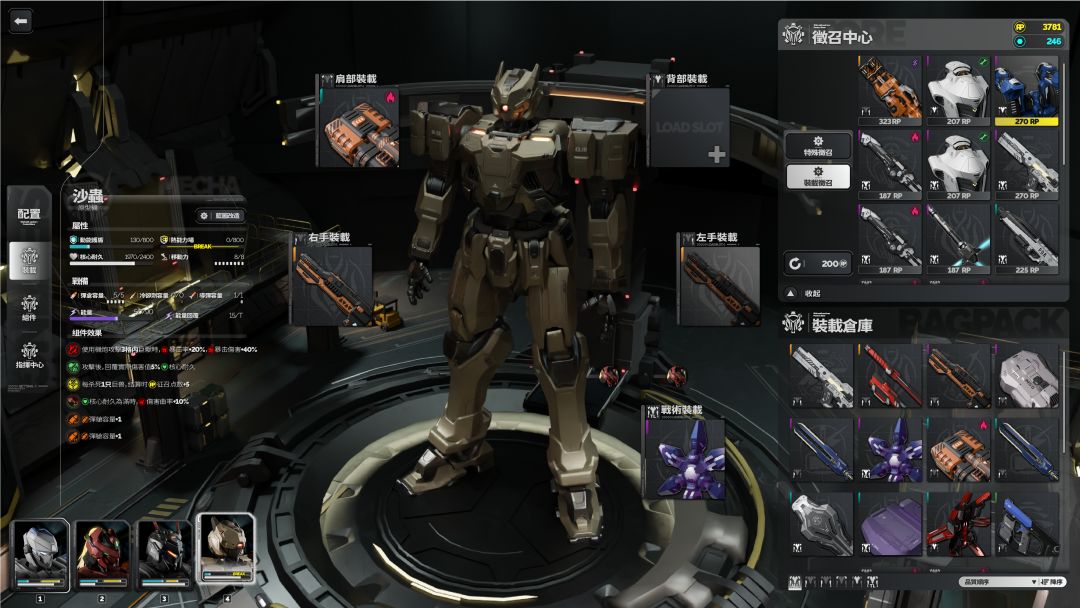This screenshot has height=608, width=1080.
Task: Select the right hand weapon slot (右手裝載)
Action: (x=332, y=285)
